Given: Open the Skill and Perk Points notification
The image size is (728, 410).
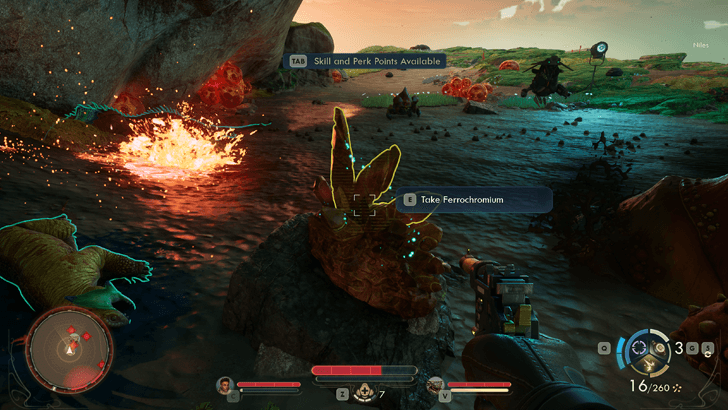Looking at the screenshot, I should (x=365, y=60).
